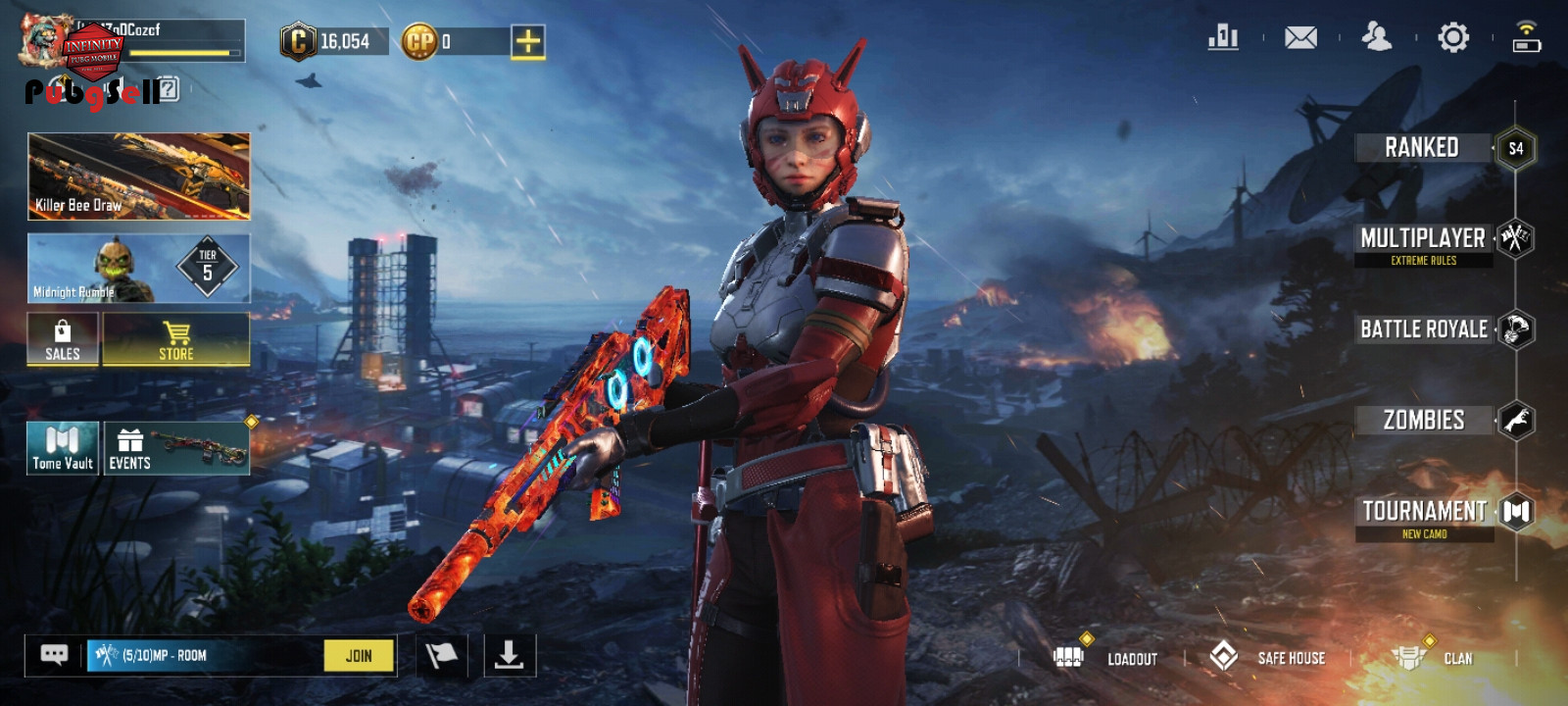Join the MP room
1568x706 pixels.
359,656
